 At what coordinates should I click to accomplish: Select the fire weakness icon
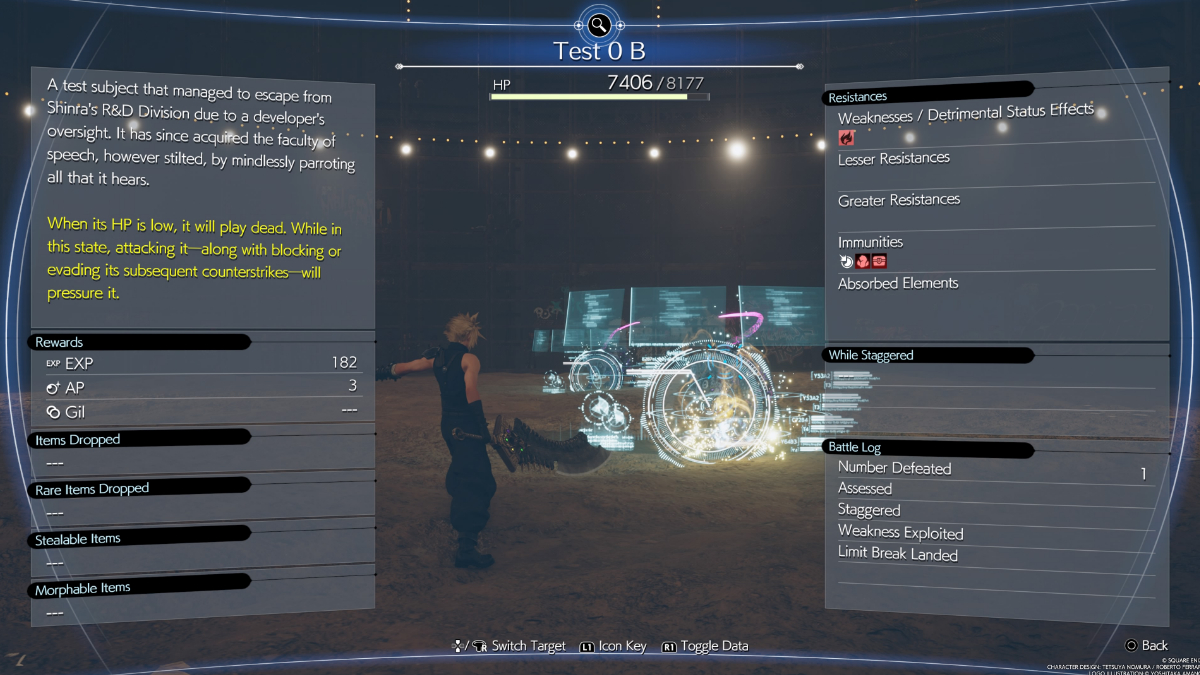point(846,138)
